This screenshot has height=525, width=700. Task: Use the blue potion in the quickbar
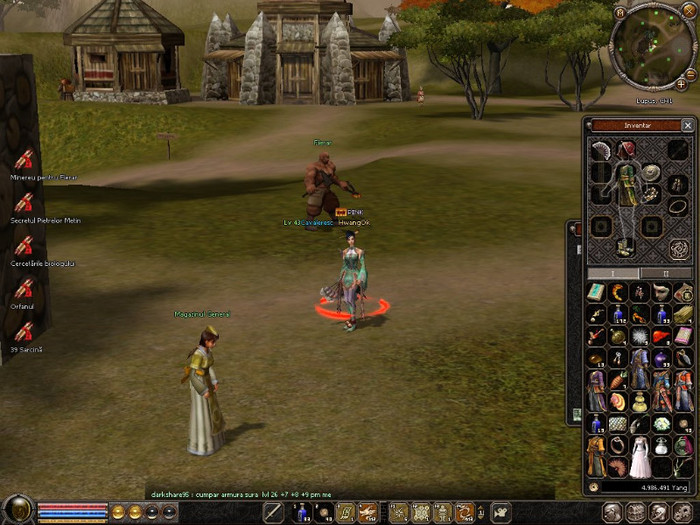pos(301,513)
